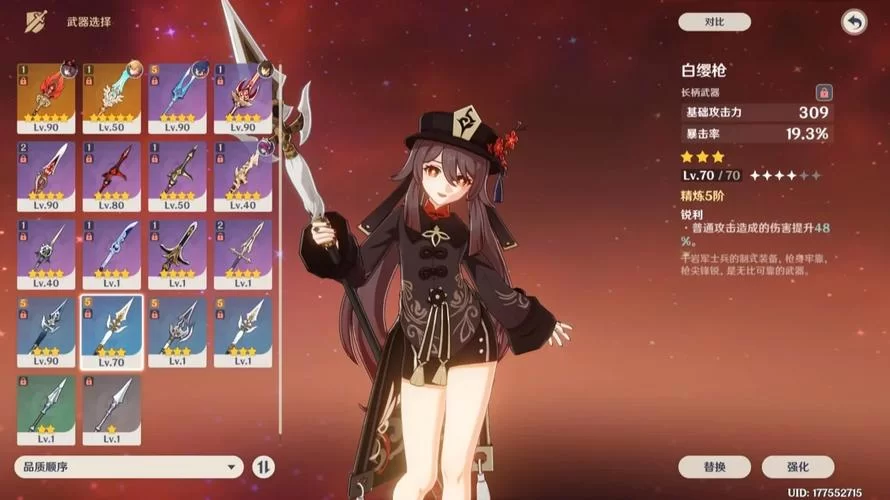The image size is (890, 500).
Task: Click the 对比 compare button
Action: 714,22
